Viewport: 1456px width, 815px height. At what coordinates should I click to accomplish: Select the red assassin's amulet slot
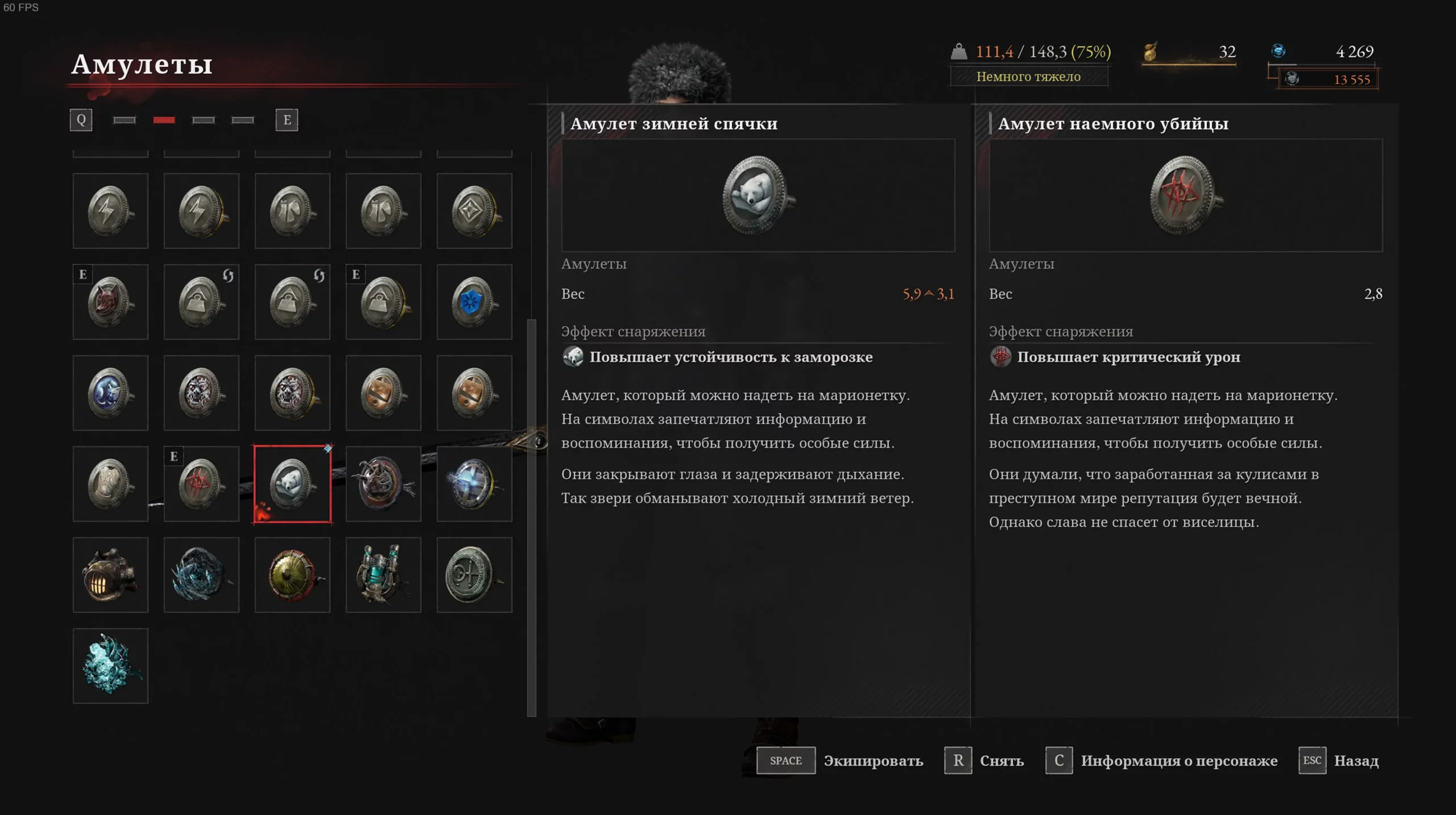pyautogui.click(x=201, y=484)
